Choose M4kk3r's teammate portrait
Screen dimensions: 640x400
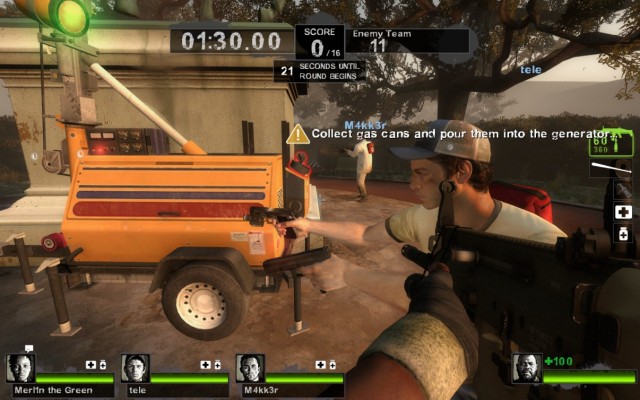click(250, 368)
